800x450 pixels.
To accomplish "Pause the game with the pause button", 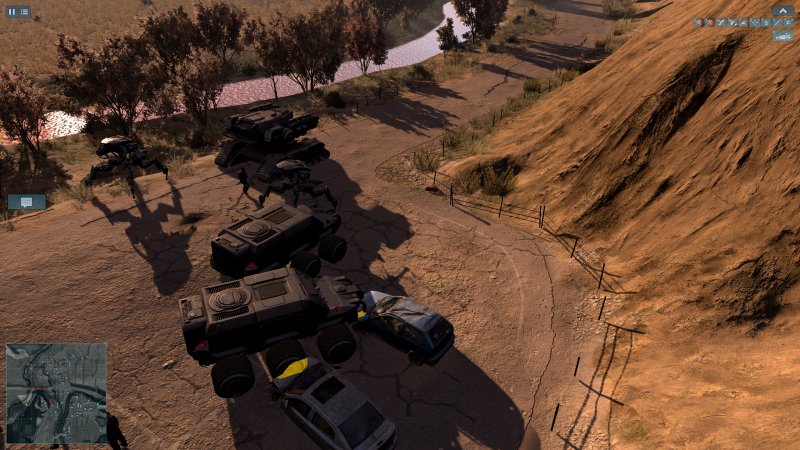I will tap(12, 12).
